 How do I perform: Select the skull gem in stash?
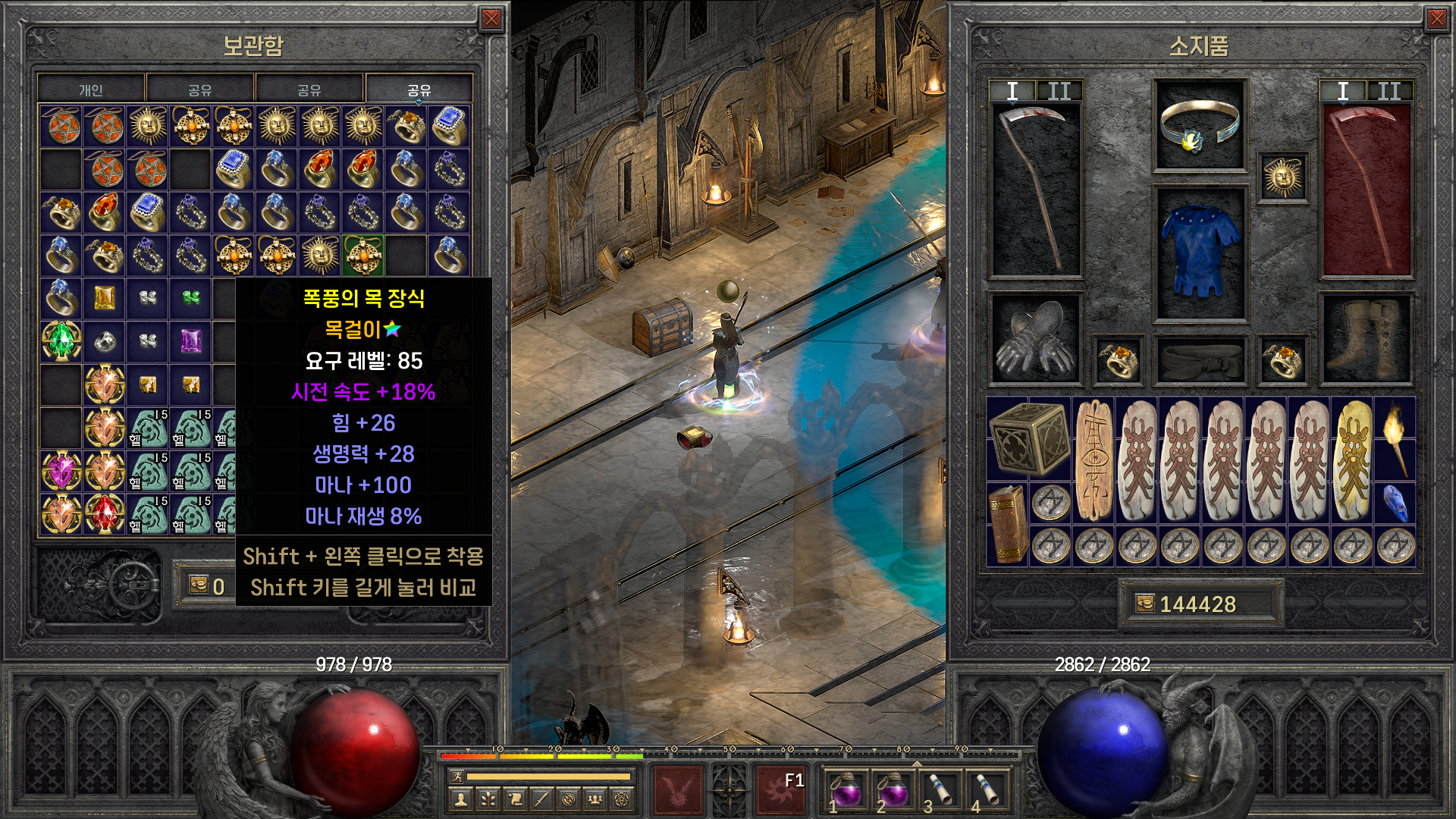tap(105, 341)
